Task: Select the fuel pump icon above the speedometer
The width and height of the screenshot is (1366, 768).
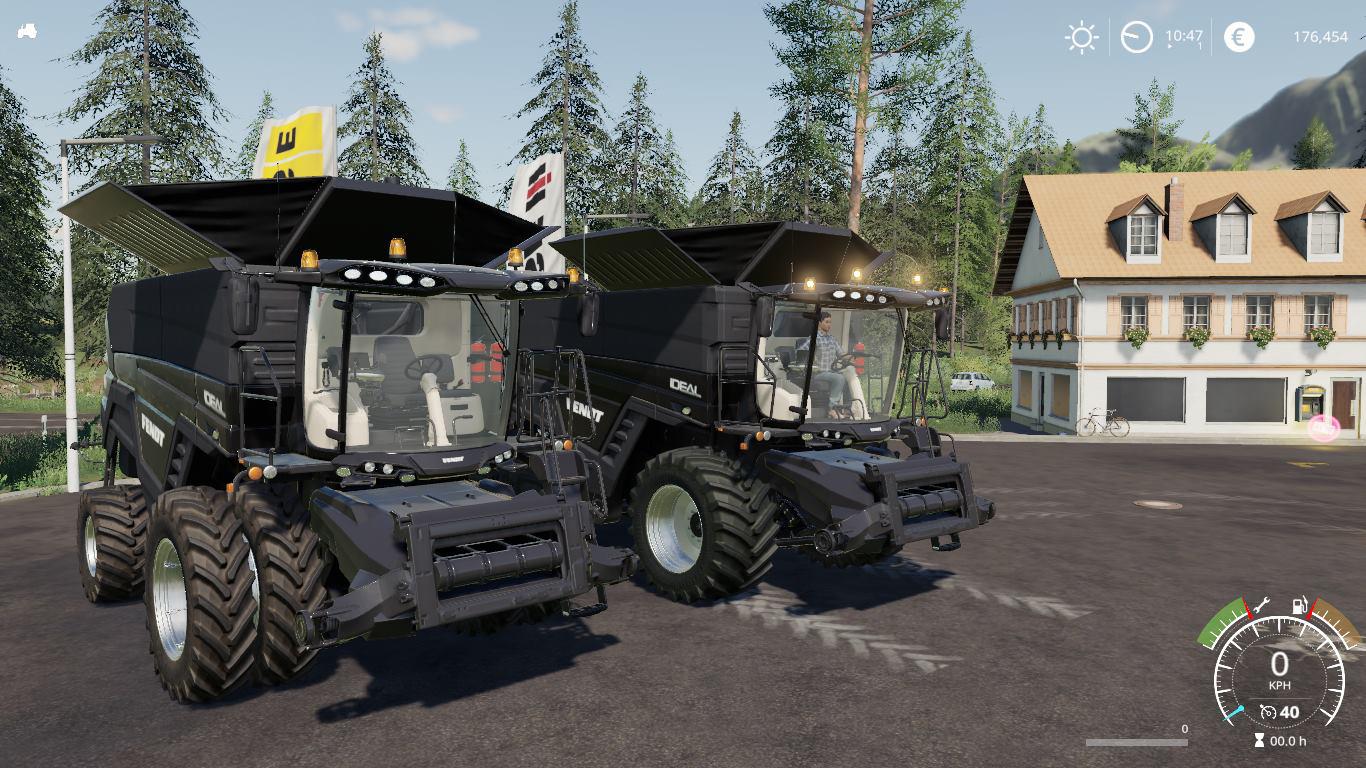Action: tap(1299, 604)
